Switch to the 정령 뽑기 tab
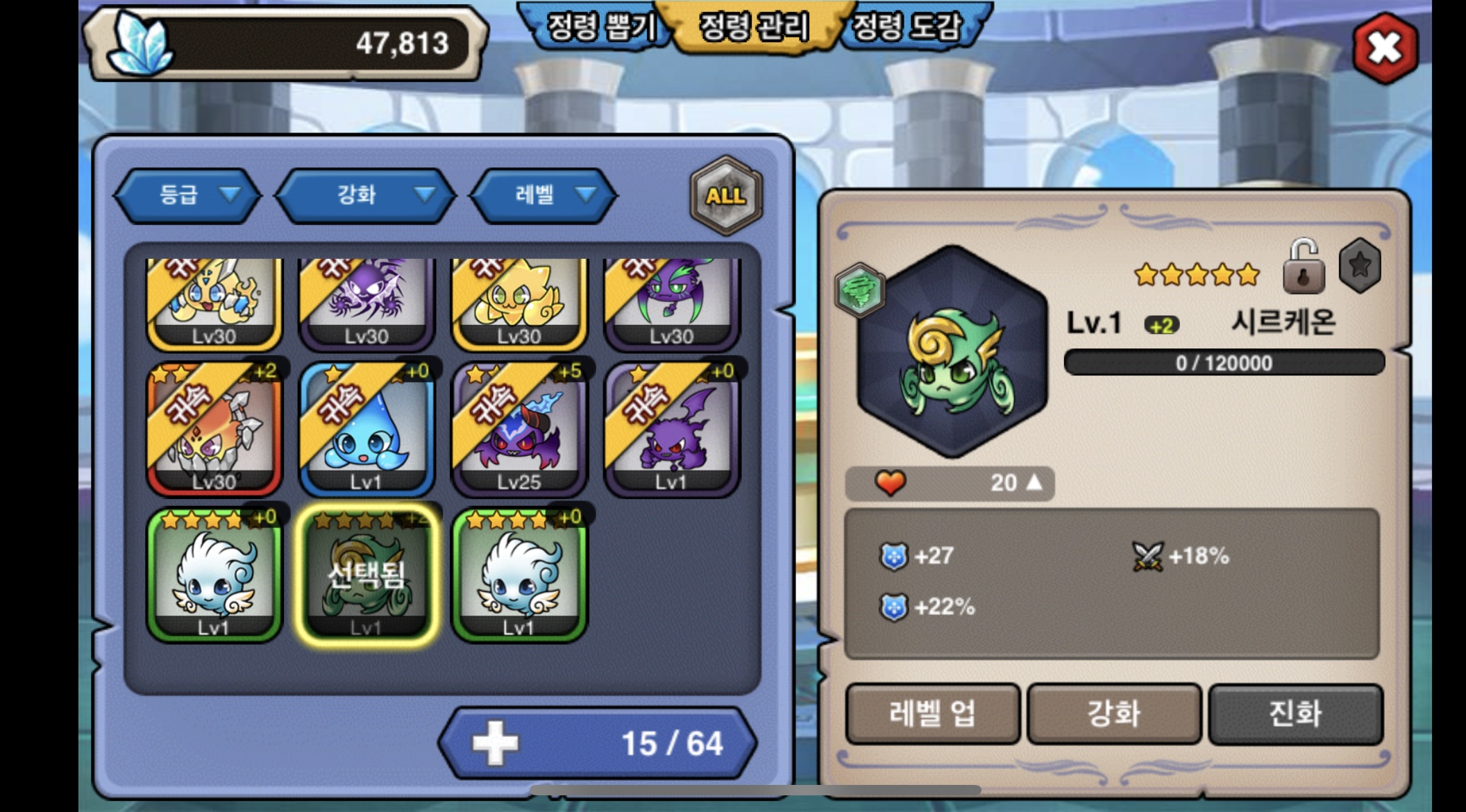The width and height of the screenshot is (1466, 812). 598,28
